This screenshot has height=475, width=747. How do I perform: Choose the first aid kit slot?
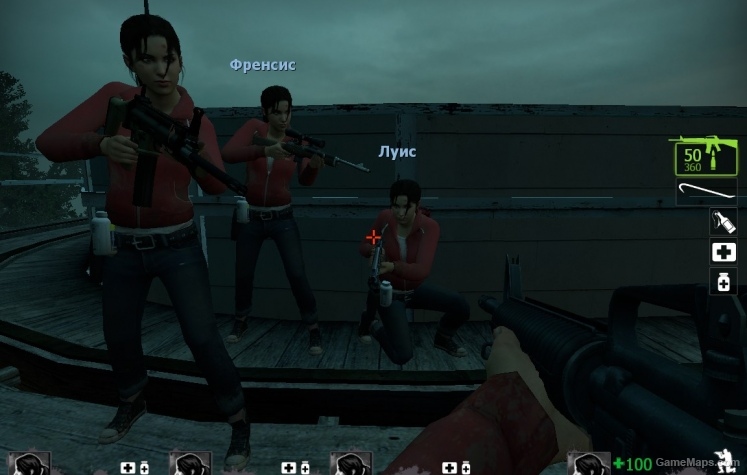click(723, 252)
